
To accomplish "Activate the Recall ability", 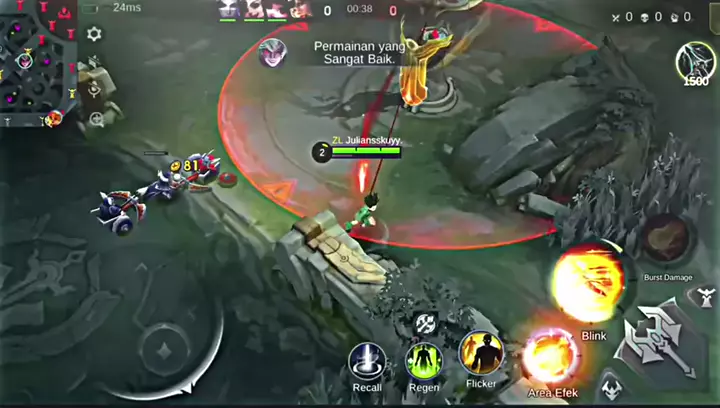I will (367, 360).
